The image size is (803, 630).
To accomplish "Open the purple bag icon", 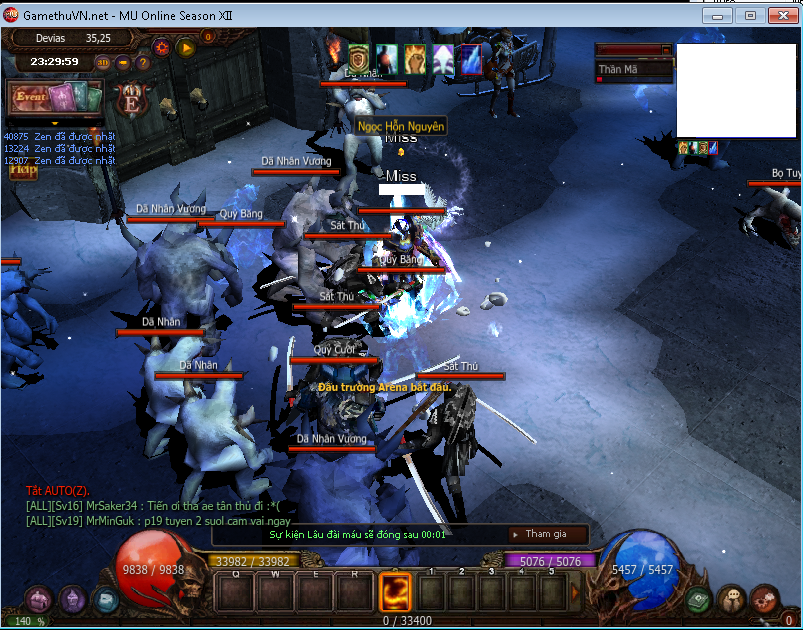I will pos(39,599).
